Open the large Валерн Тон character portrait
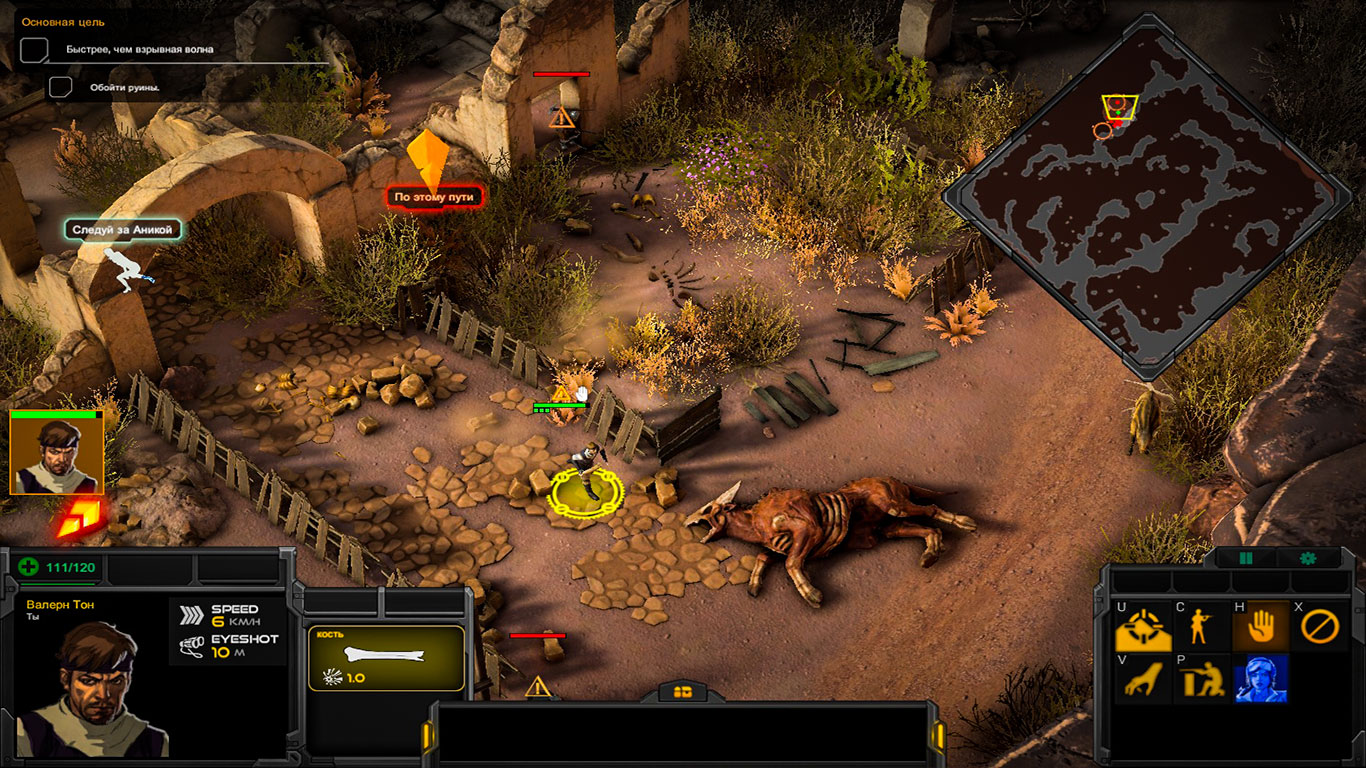The image size is (1366, 768). pyautogui.click(x=92, y=688)
